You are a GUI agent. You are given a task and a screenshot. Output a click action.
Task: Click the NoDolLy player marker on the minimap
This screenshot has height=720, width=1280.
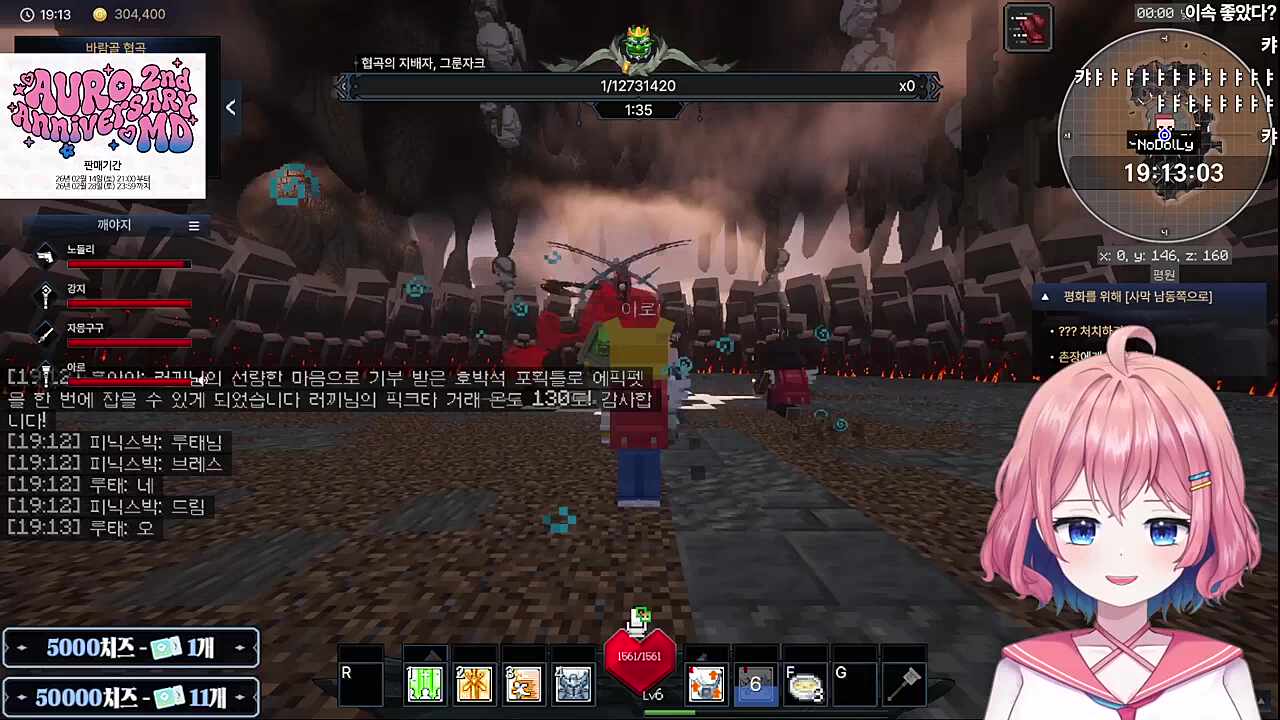point(1164,135)
